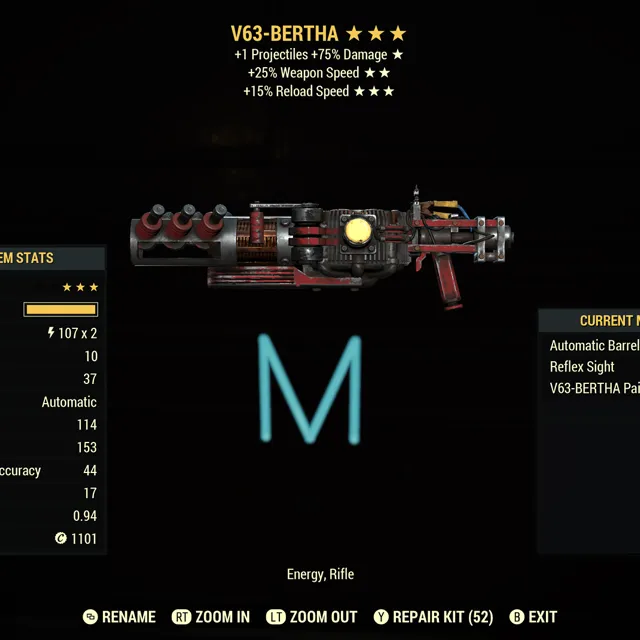
Task: Select Zoom In on the weapon
Action: (x=211, y=617)
